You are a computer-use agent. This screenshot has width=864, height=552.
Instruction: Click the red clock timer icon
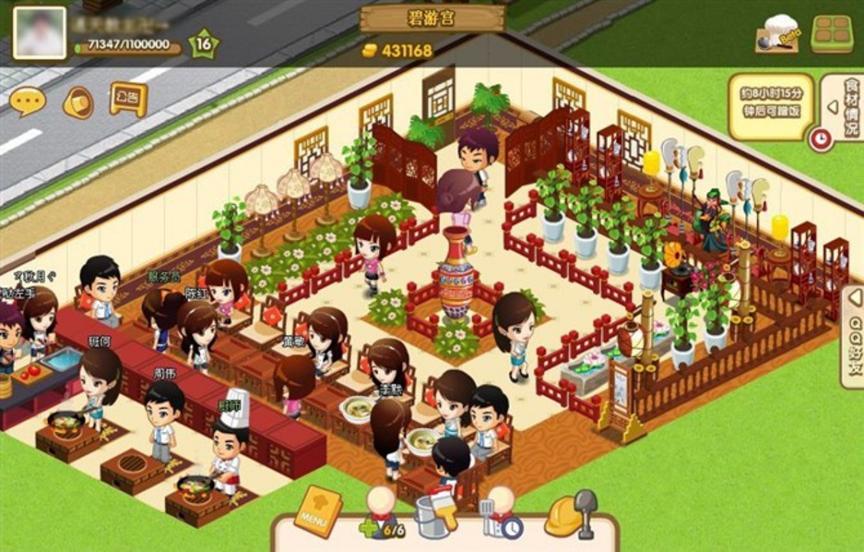pyautogui.click(x=821, y=139)
